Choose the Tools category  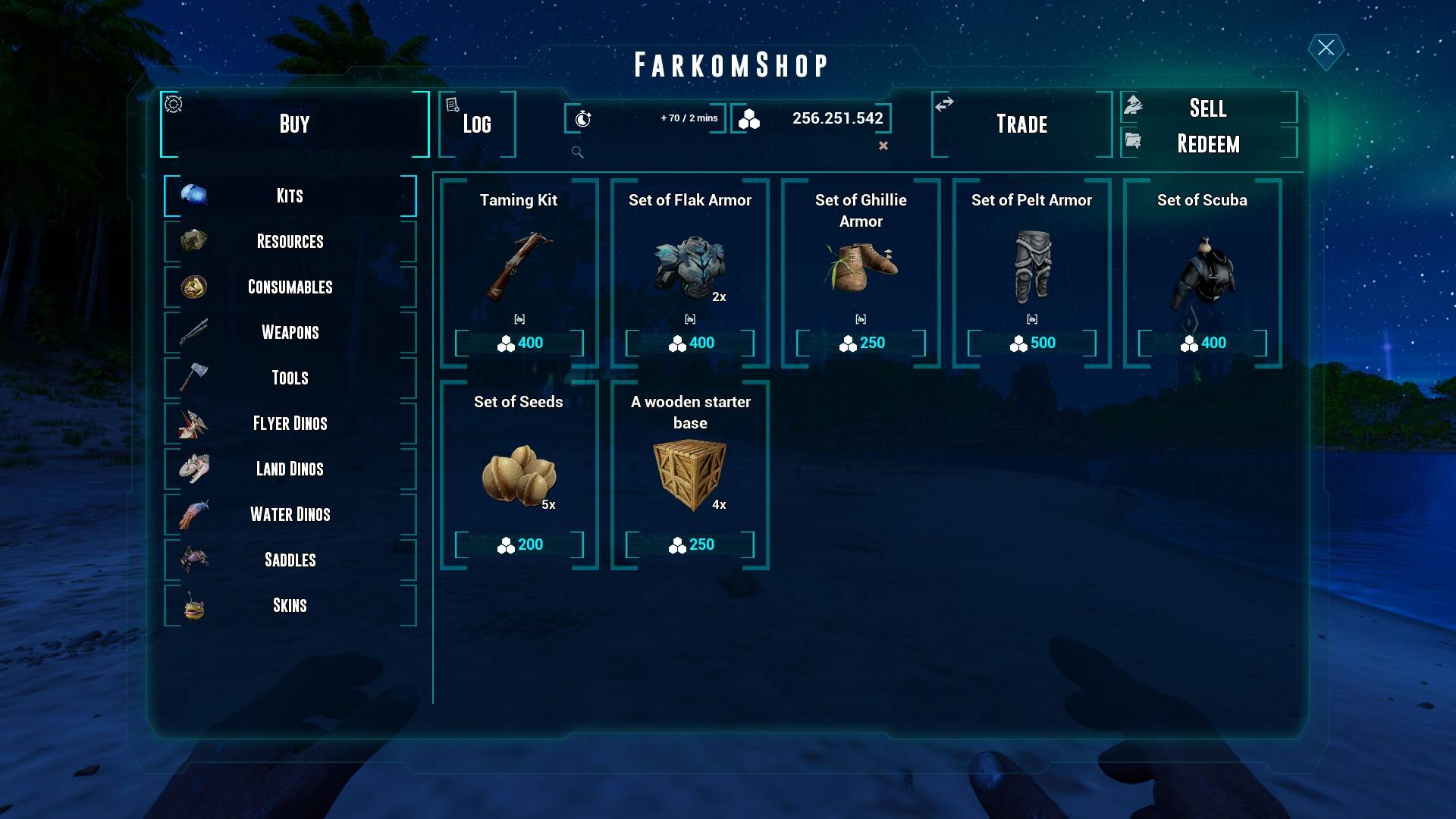[x=290, y=378]
